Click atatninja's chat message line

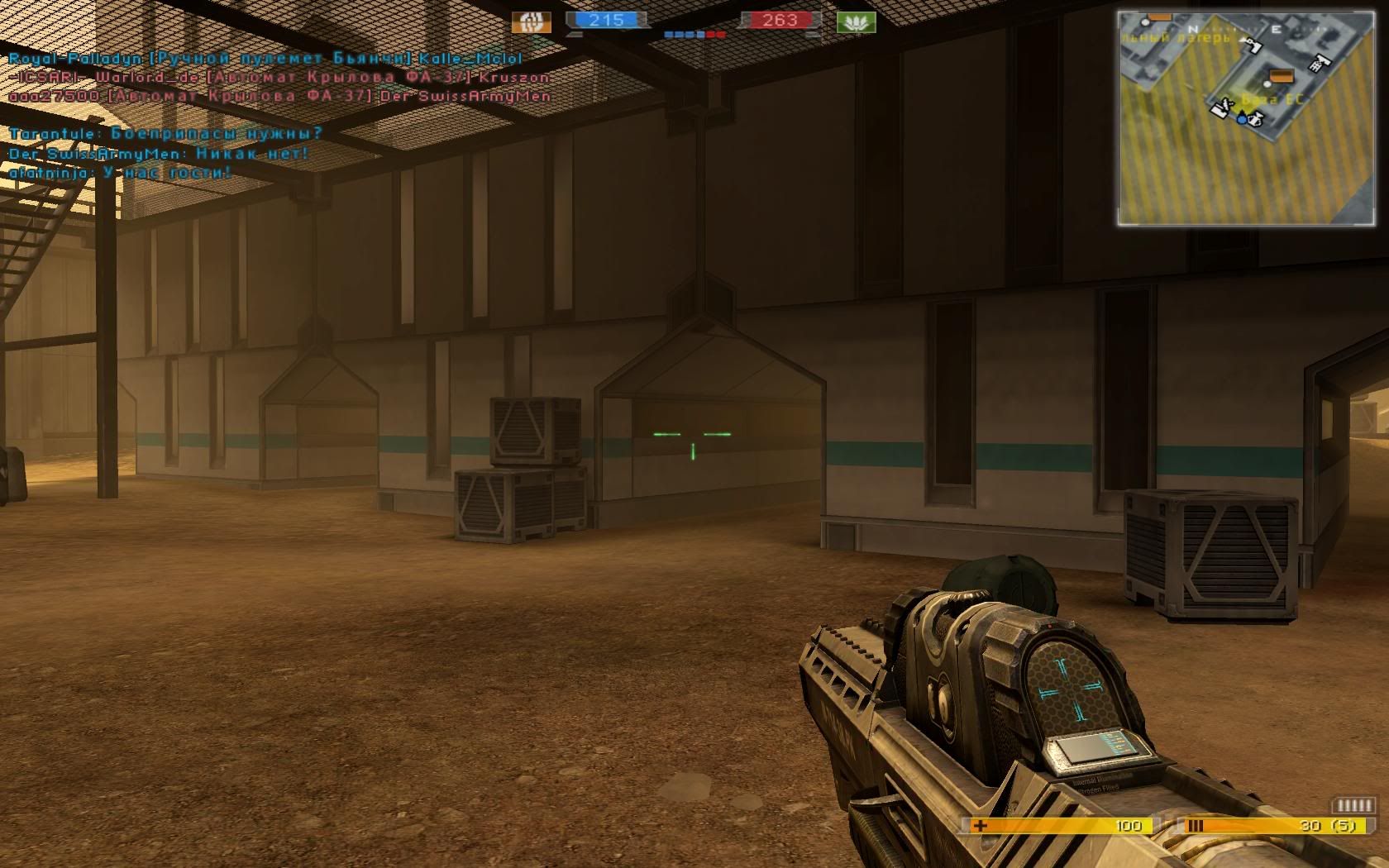[120, 173]
